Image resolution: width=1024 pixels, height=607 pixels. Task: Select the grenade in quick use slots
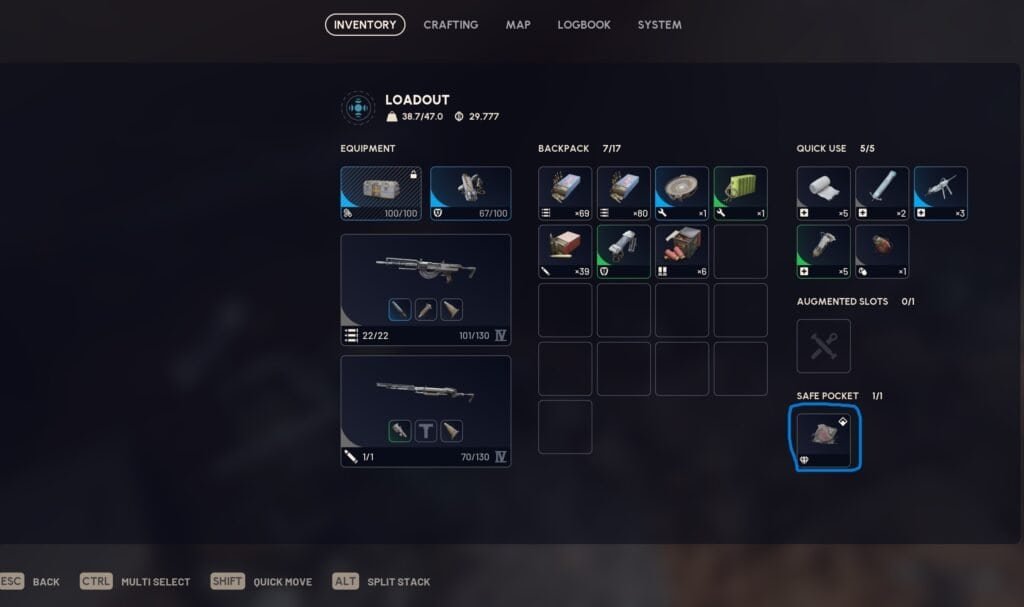(x=882, y=251)
